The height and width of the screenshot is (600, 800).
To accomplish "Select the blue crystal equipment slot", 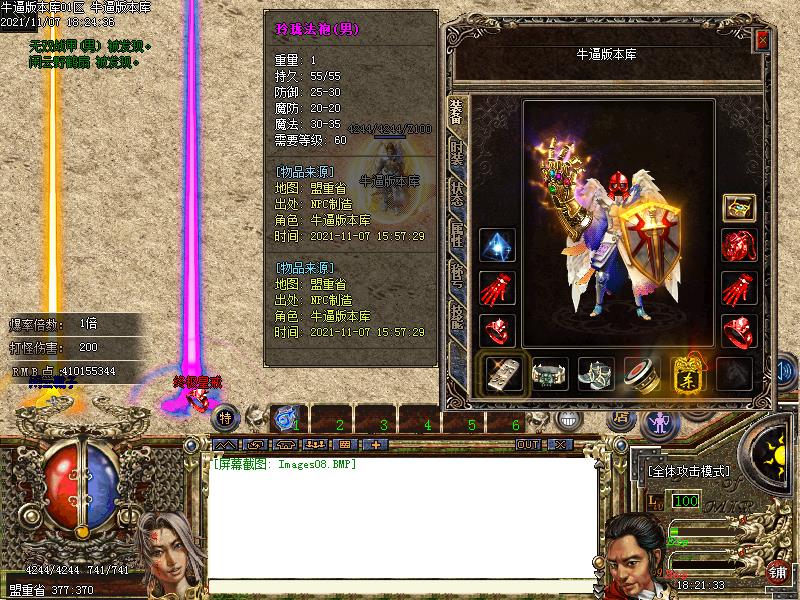I will click(x=497, y=246).
